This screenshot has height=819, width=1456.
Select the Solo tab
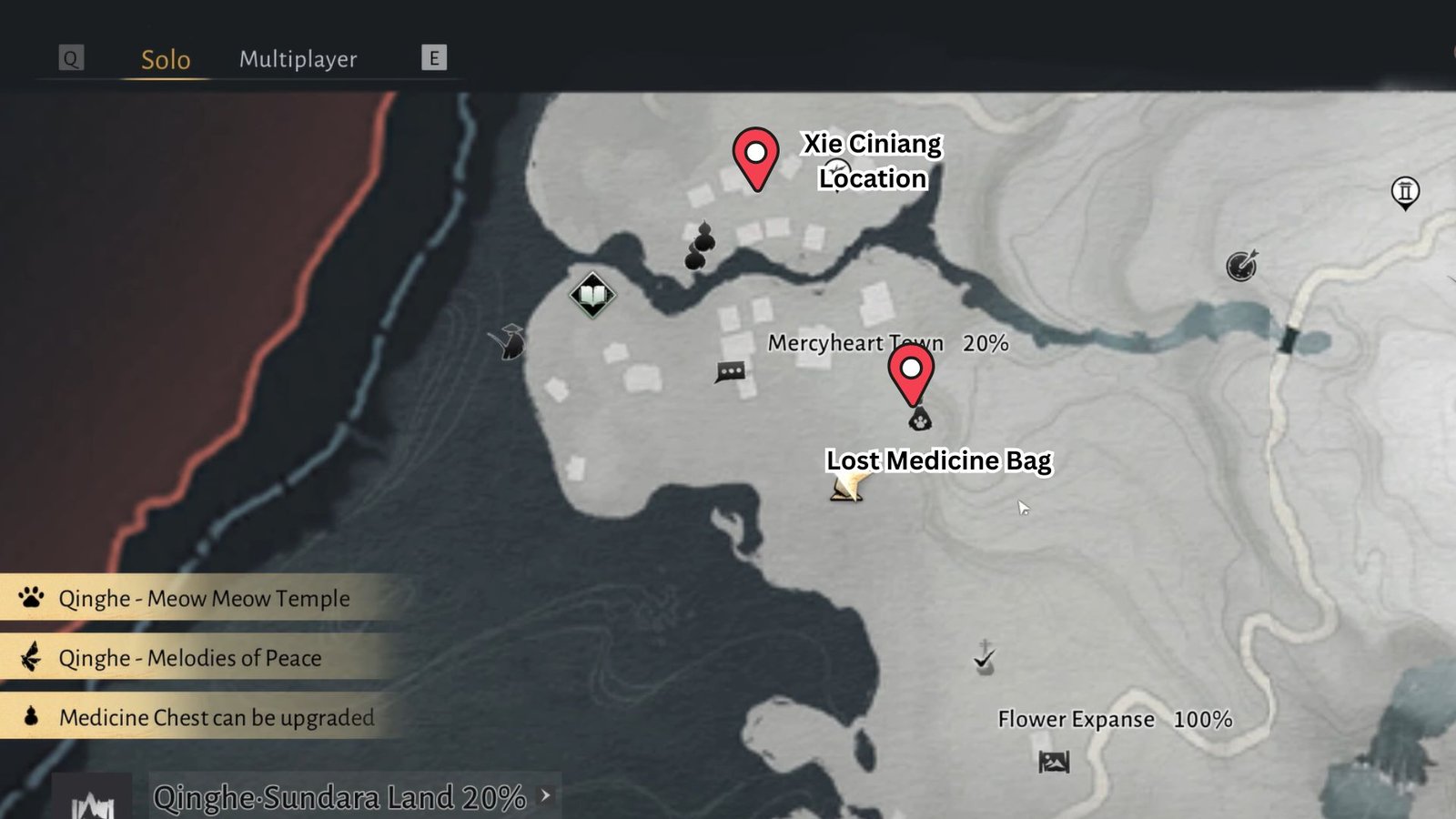pos(165,60)
